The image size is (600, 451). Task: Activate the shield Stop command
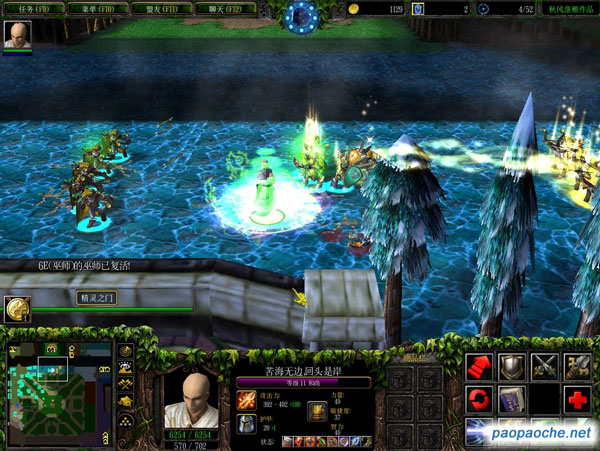coord(513,366)
